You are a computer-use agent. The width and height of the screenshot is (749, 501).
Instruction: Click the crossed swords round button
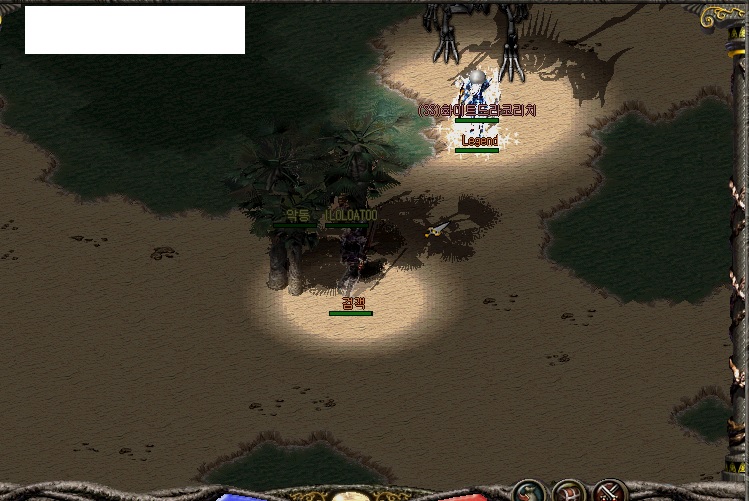(609, 492)
